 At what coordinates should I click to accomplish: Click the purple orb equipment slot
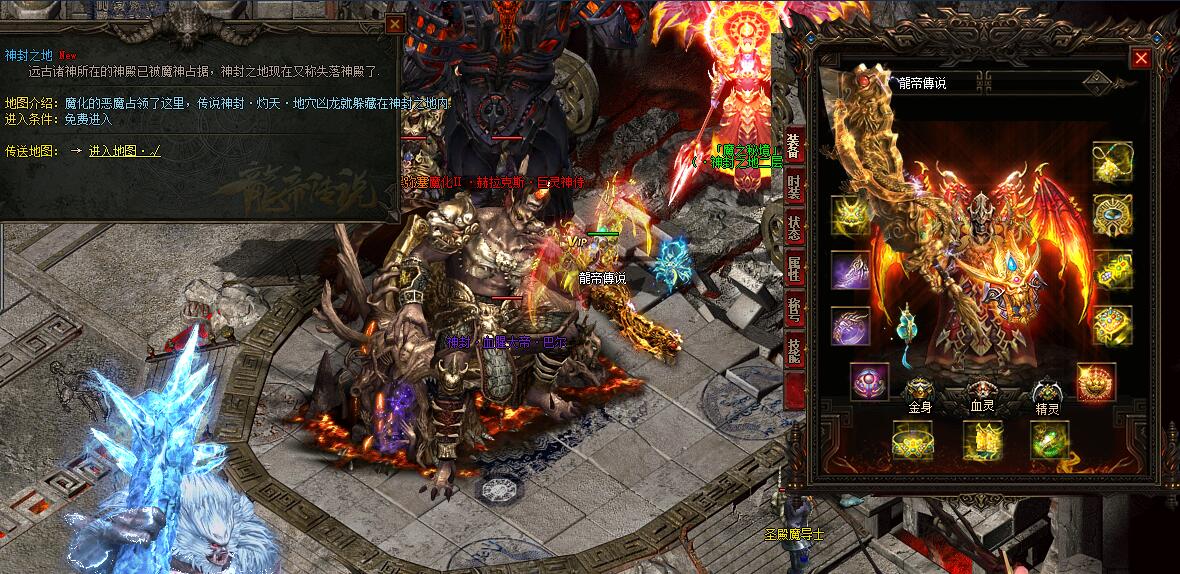point(869,382)
